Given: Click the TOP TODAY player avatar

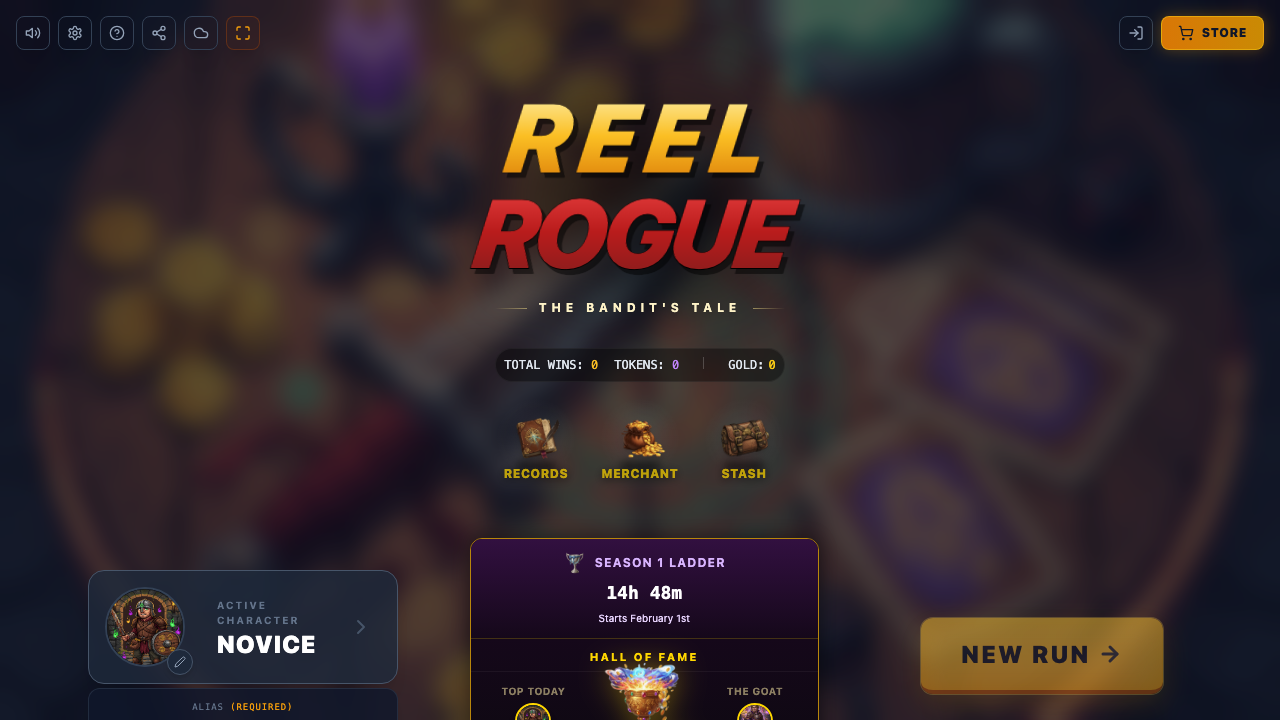Looking at the screenshot, I should coord(533,712).
